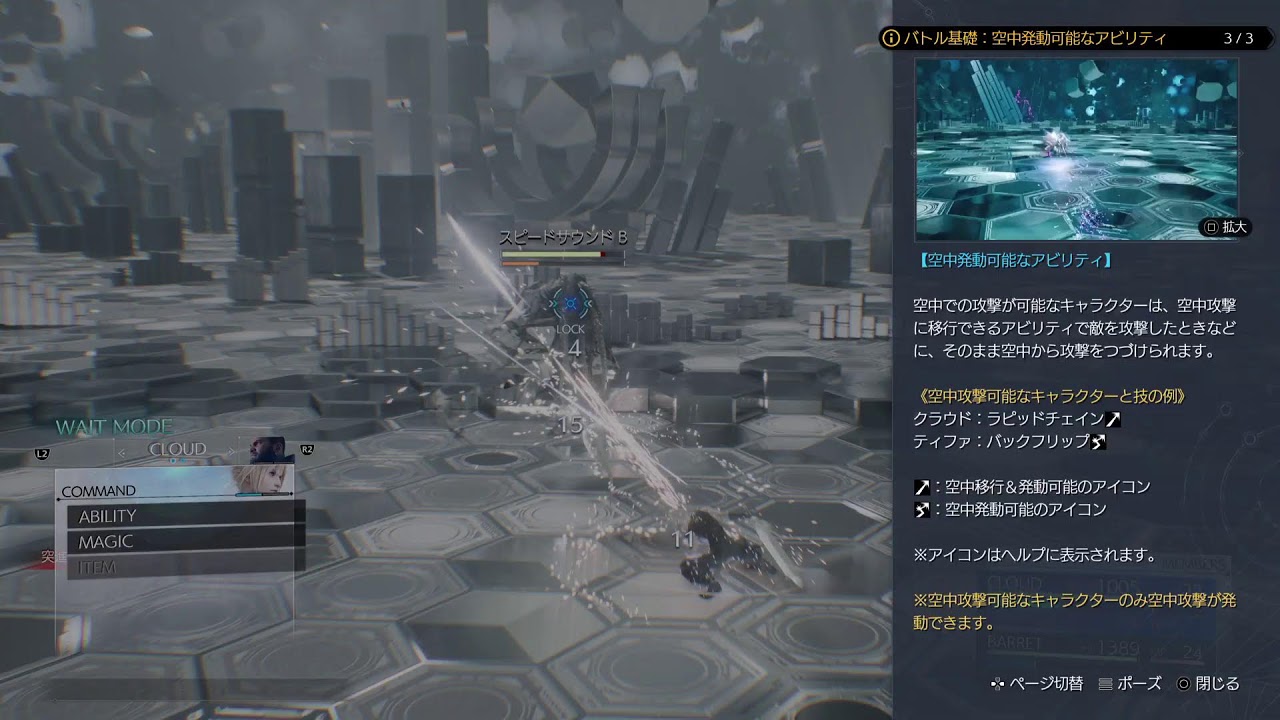Image resolution: width=1280 pixels, height=720 pixels.
Task: Switch character using Barret's portrait
Action: [267, 449]
